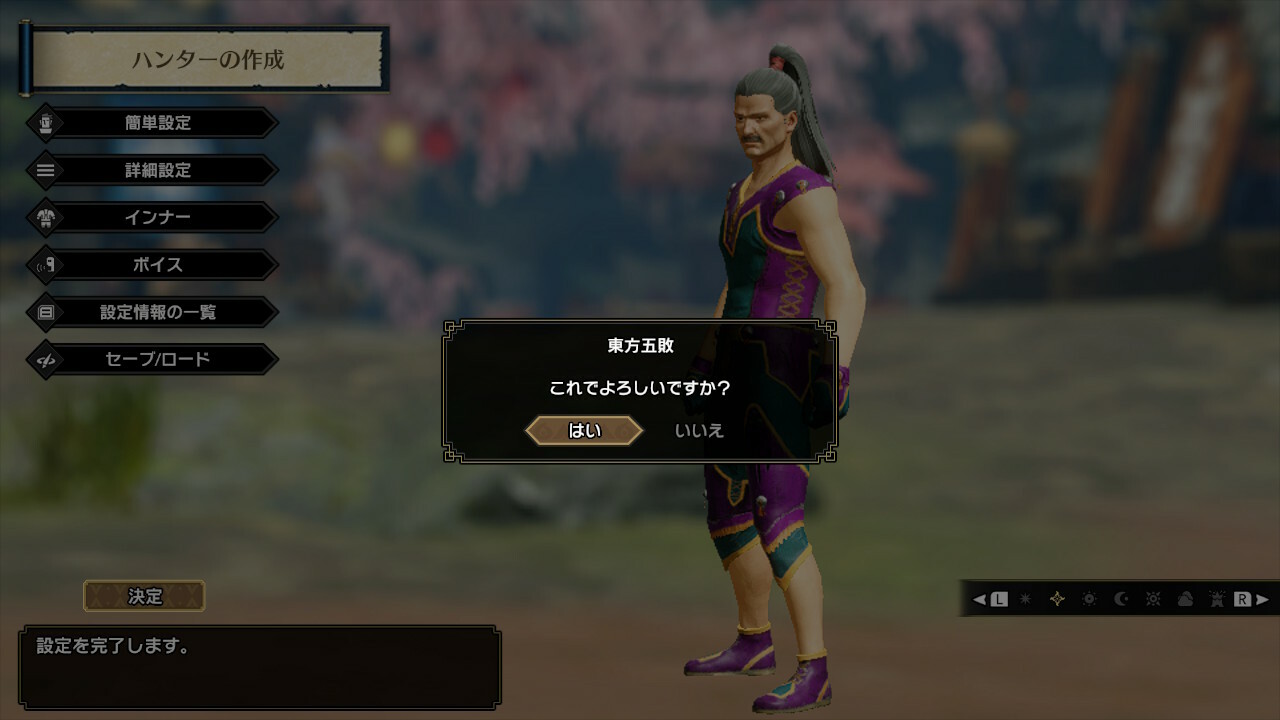Screen dimensions: 1280x720
Task: Select the crescent moon lighting icon
Action: [1121, 599]
